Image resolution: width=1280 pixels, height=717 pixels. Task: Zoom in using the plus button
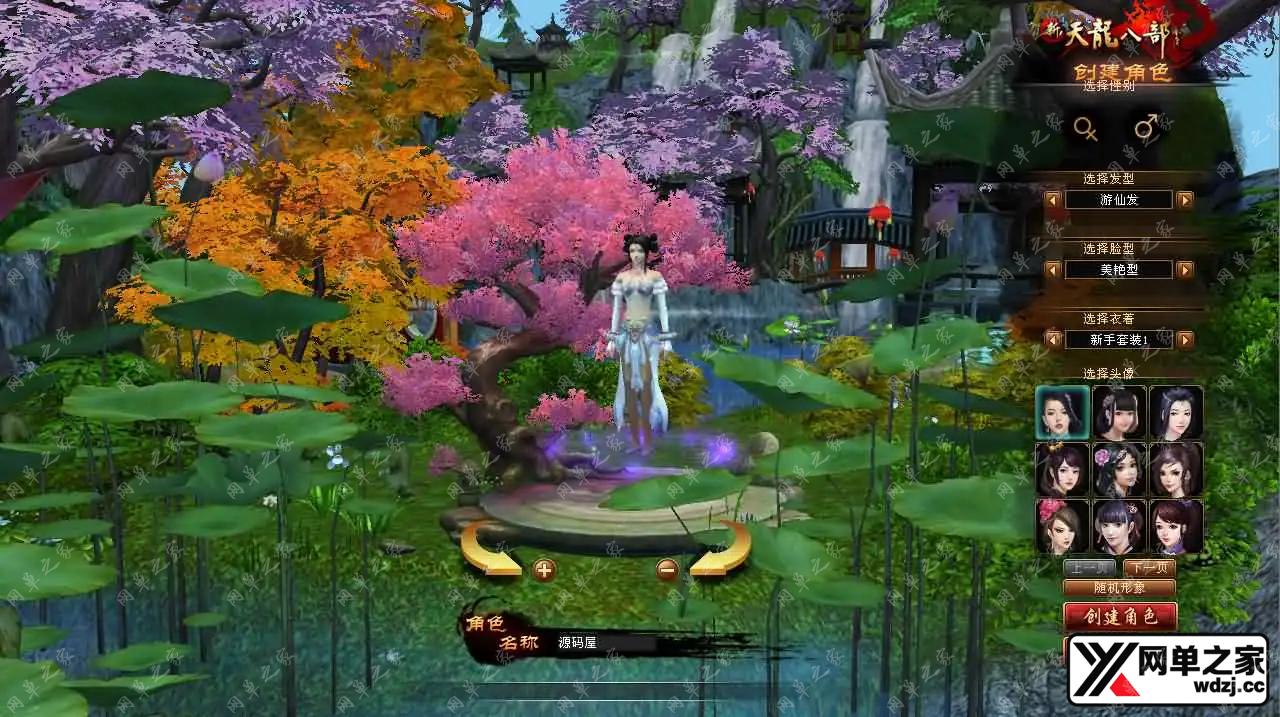(544, 570)
